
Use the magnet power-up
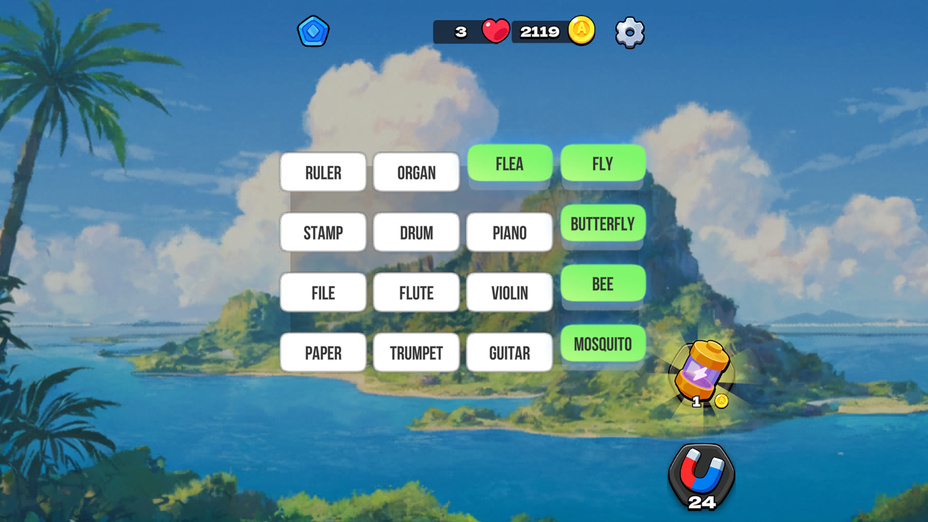pyautogui.click(x=701, y=475)
